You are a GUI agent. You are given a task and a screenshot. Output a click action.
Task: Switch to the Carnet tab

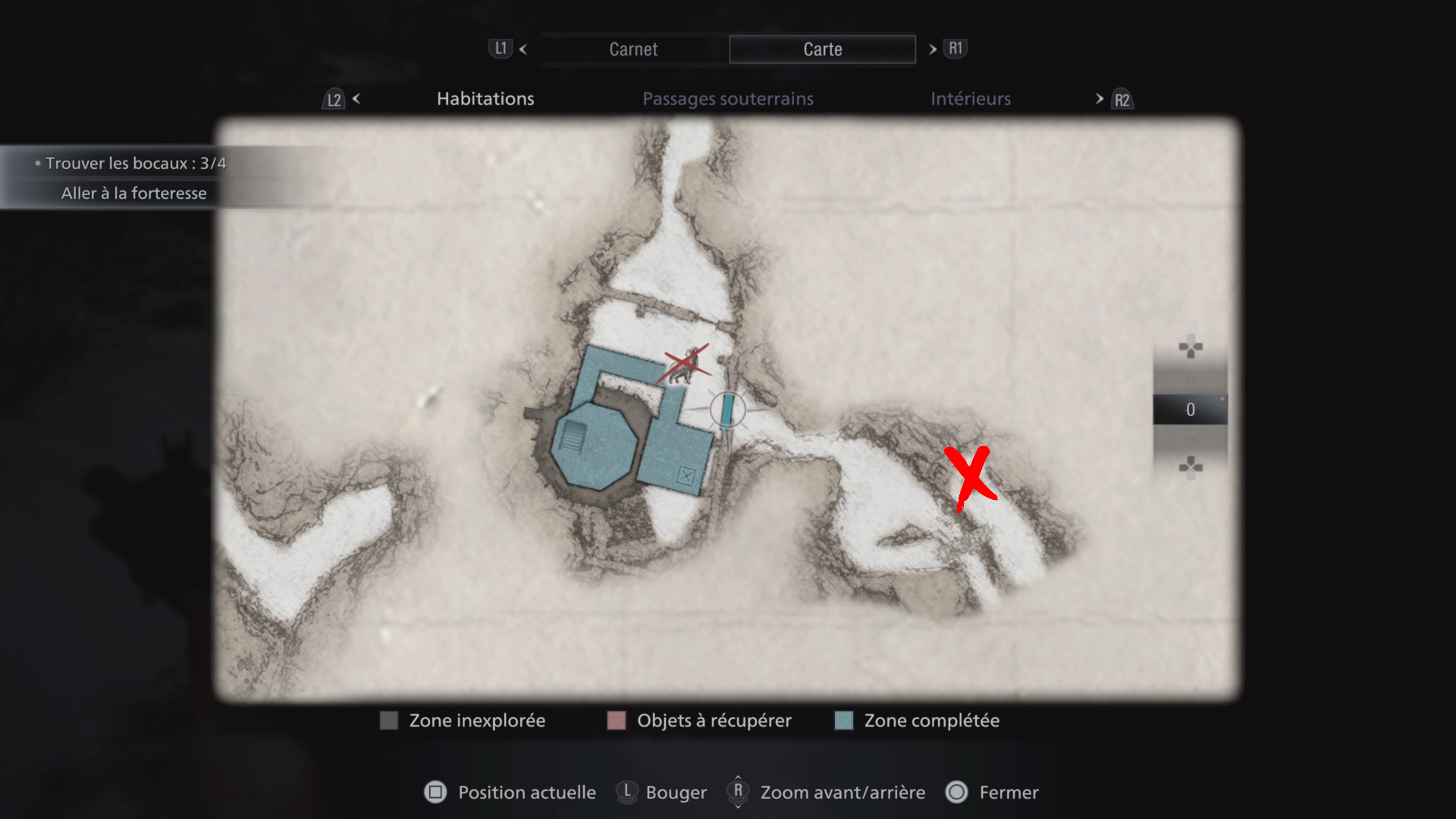pyautogui.click(x=633, y=49)
